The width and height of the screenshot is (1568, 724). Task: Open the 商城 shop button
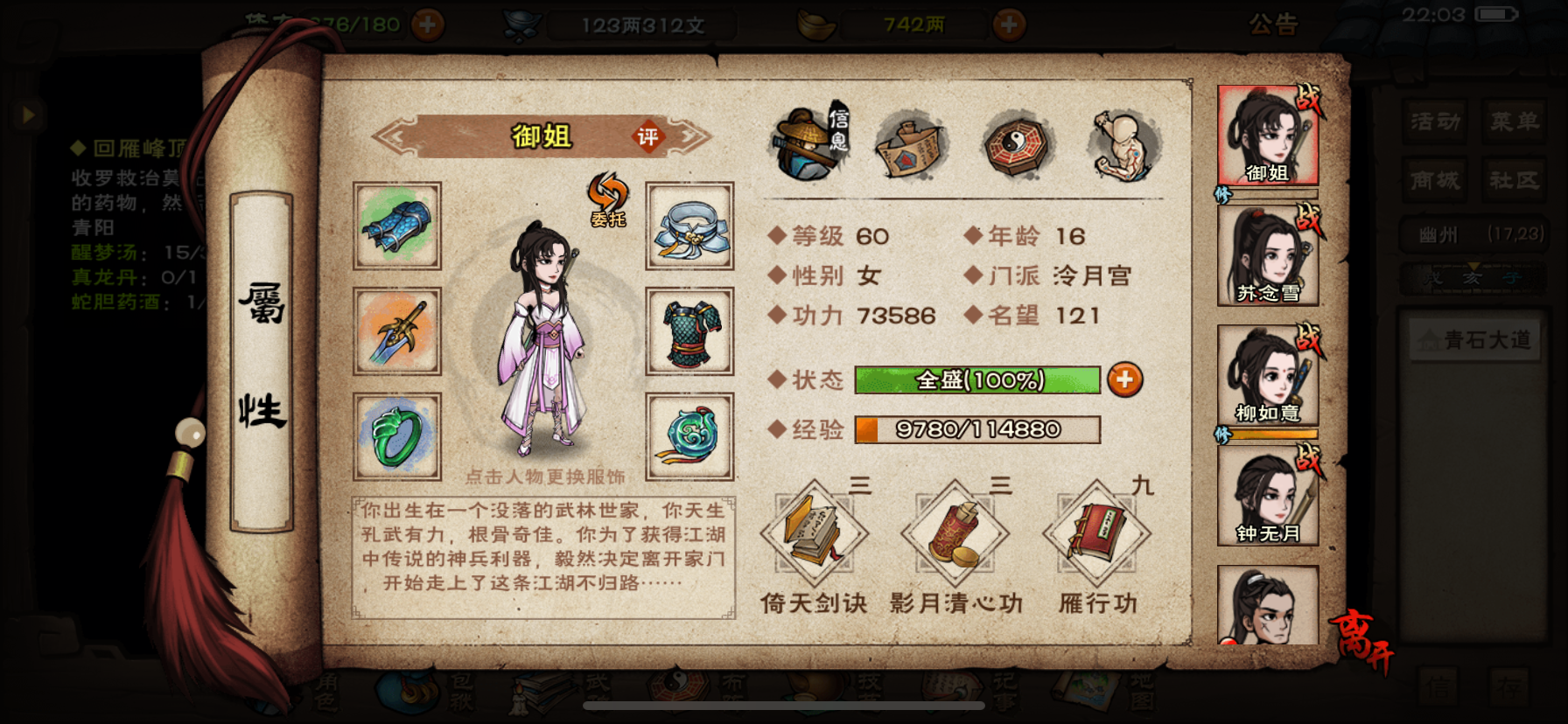1435,180
